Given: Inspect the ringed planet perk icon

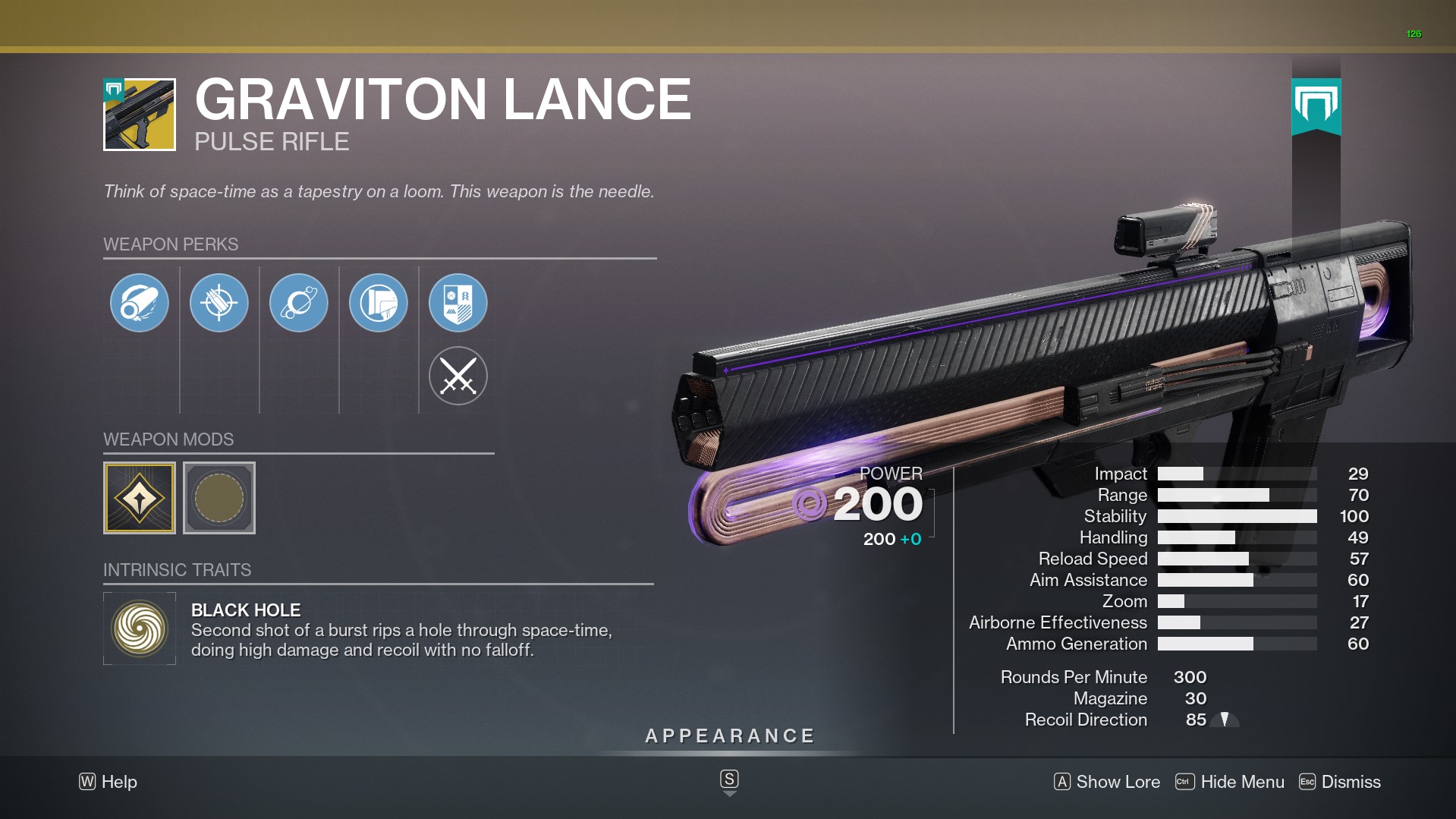Looking at the screenshot, I should click(299, 303).
